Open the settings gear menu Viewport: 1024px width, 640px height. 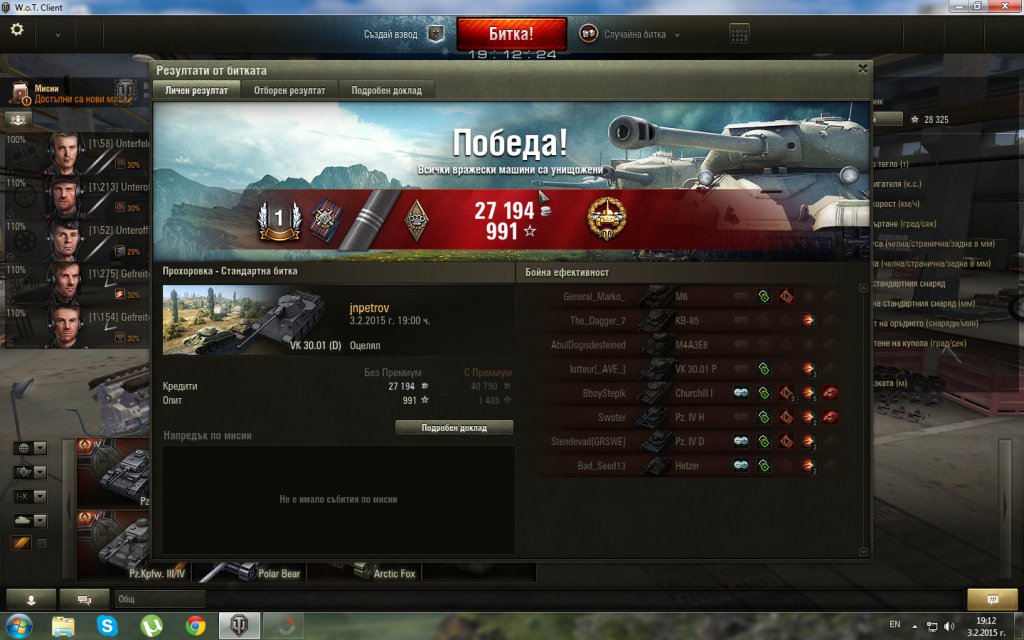coord(17,30)
